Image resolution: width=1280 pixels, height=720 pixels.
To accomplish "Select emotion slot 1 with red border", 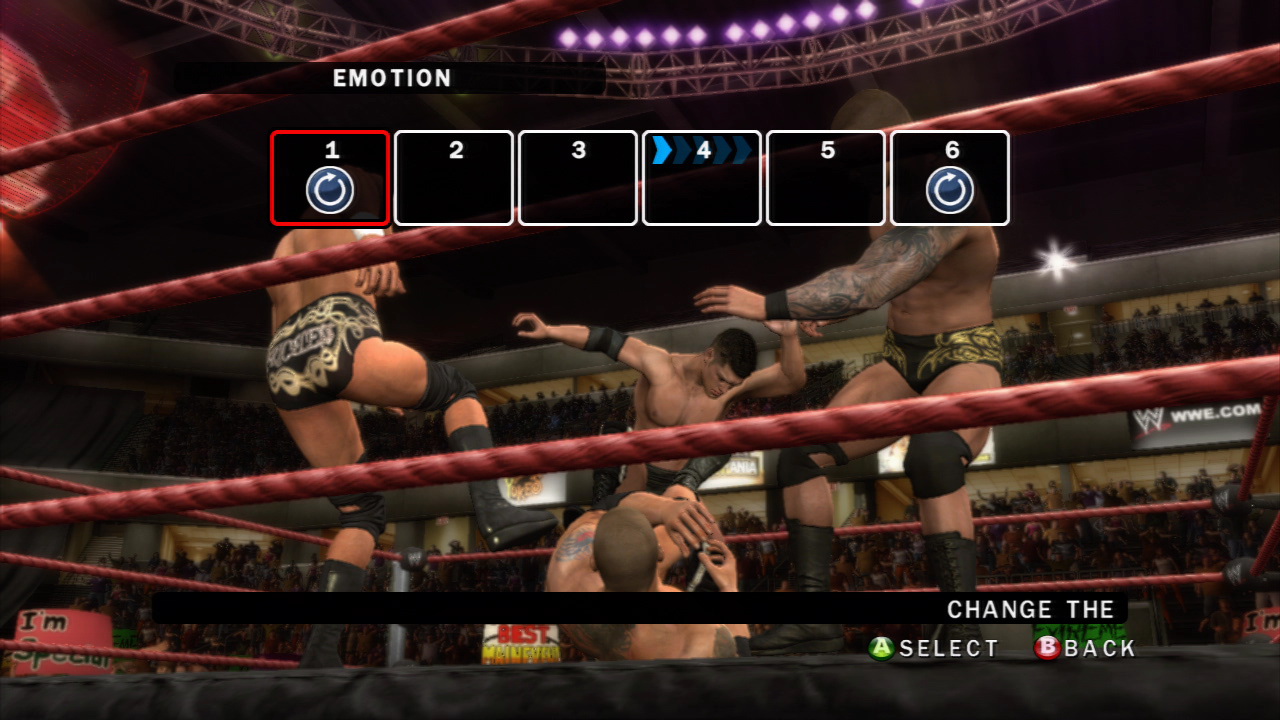I will coord(330,178).
